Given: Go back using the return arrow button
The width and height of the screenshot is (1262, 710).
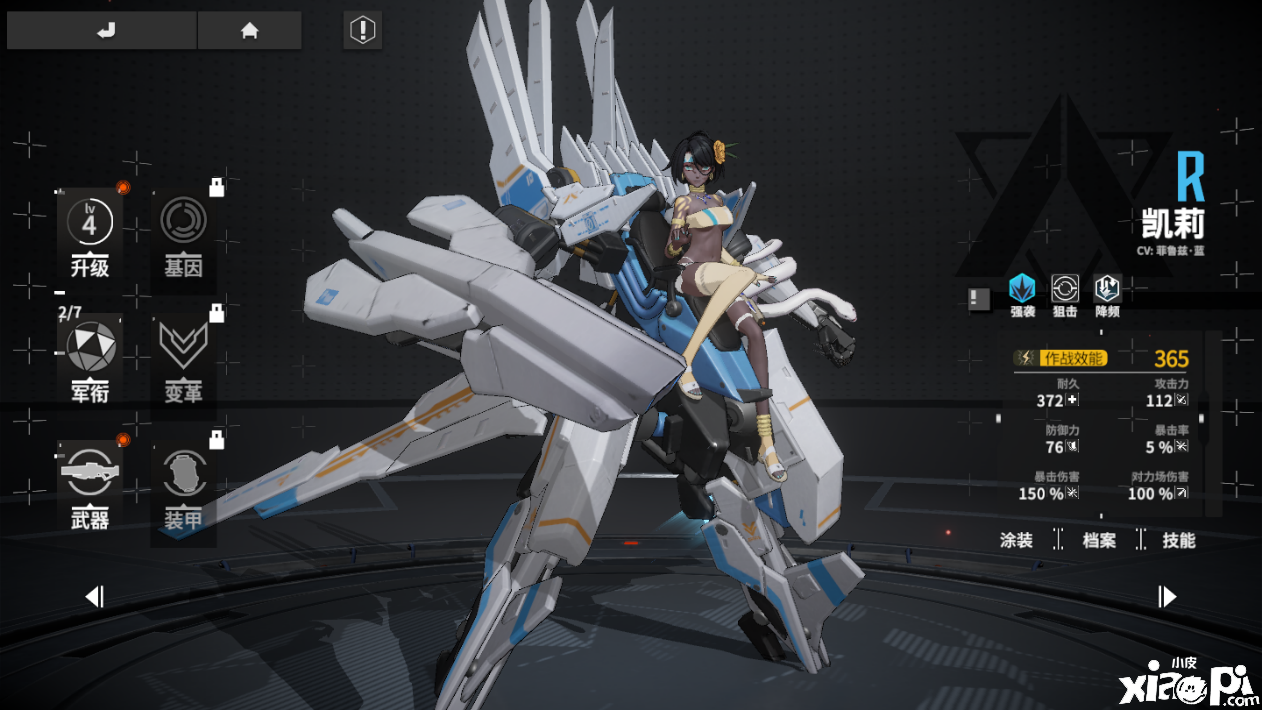Looking at the screenshot, I should tap(103, 30).
